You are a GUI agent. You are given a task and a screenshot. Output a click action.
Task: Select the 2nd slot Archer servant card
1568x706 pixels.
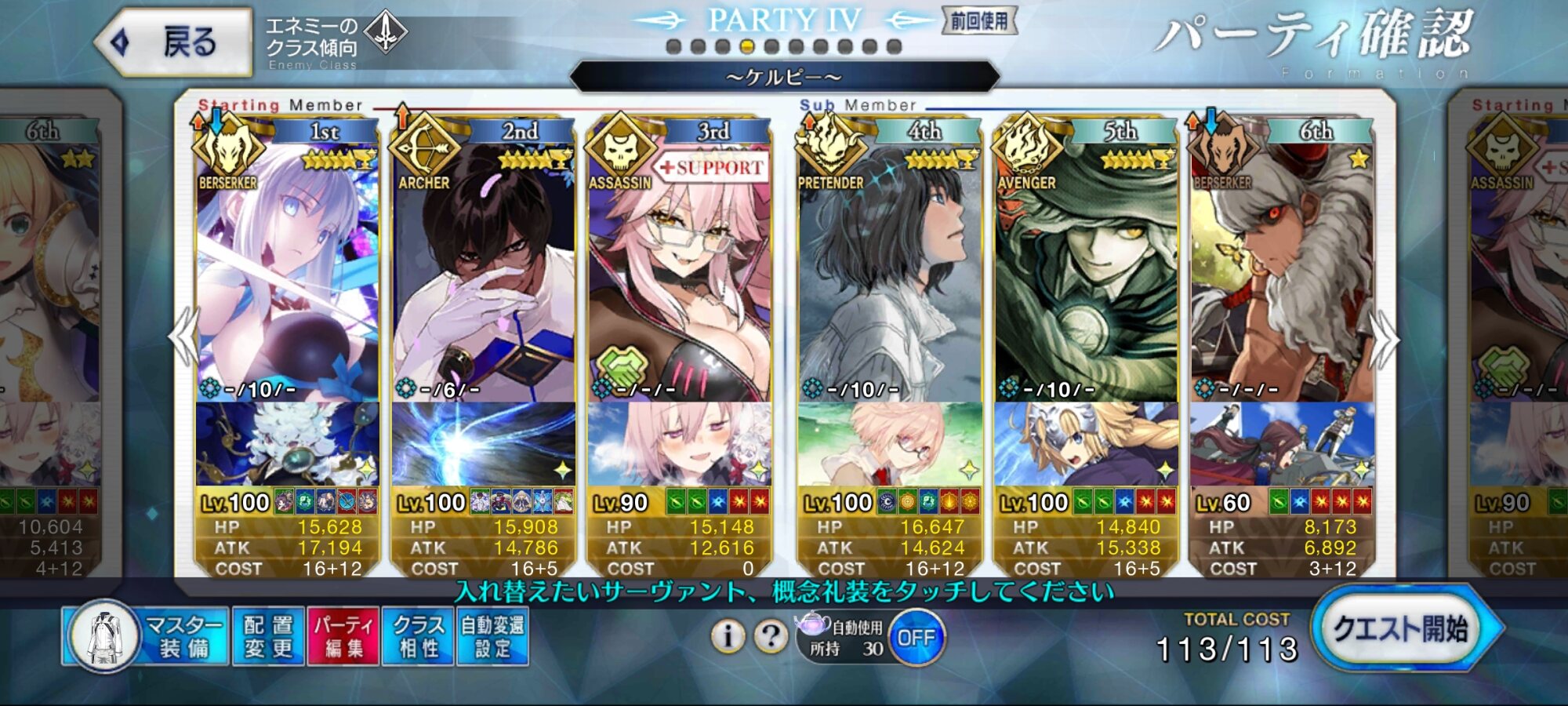pyautogui.click(x=483, y=267)
